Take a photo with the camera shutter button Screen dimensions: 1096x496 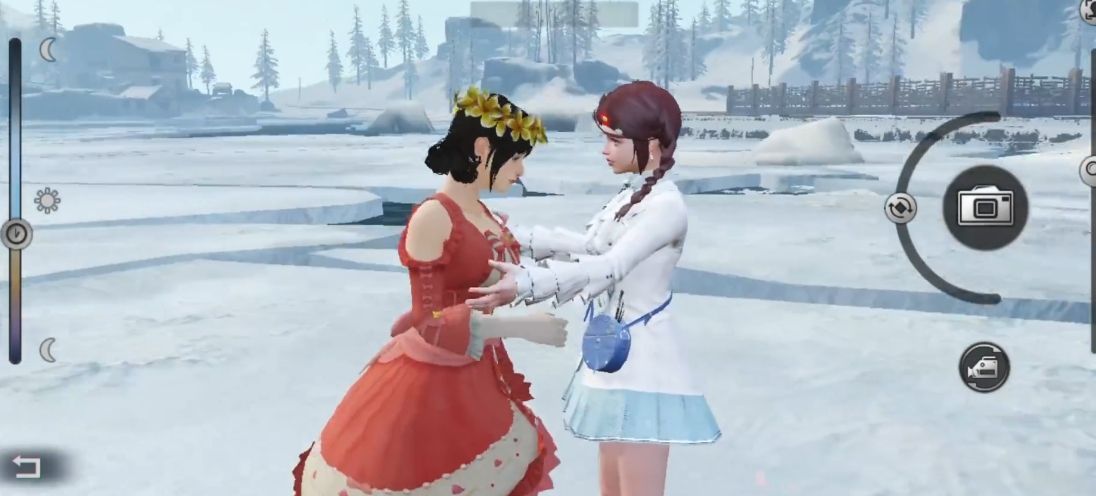pos(985,207)
